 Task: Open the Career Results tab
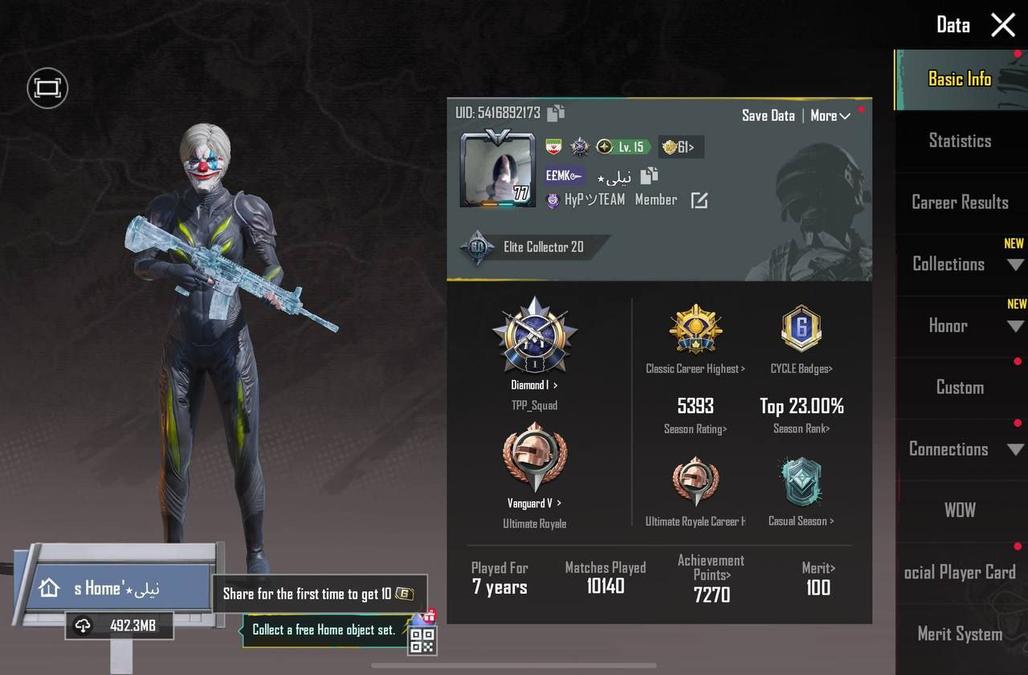[959, 202]
